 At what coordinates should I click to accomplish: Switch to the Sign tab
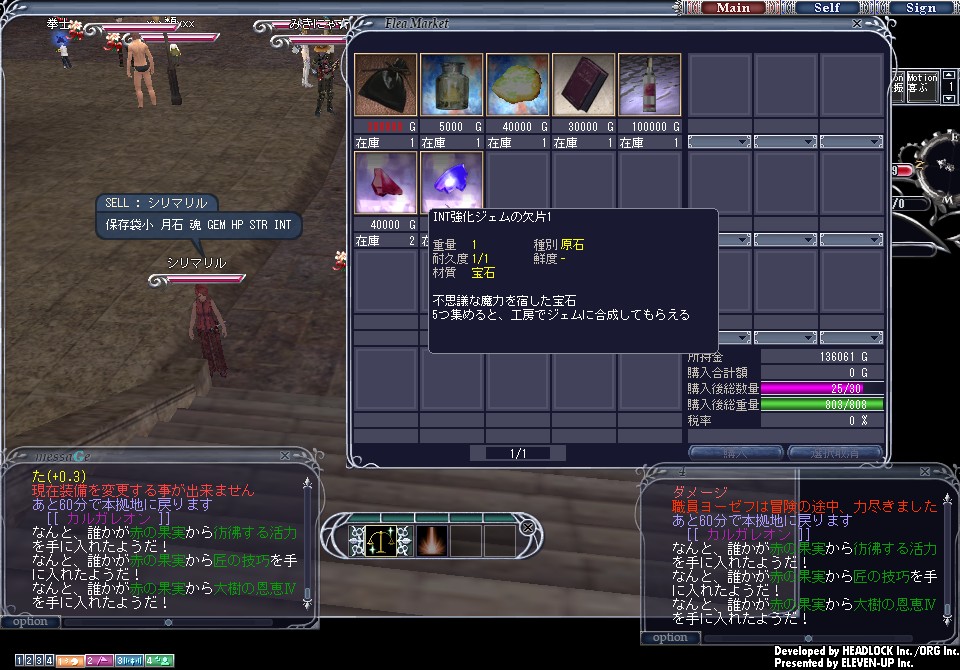click(x=920, y=8)
